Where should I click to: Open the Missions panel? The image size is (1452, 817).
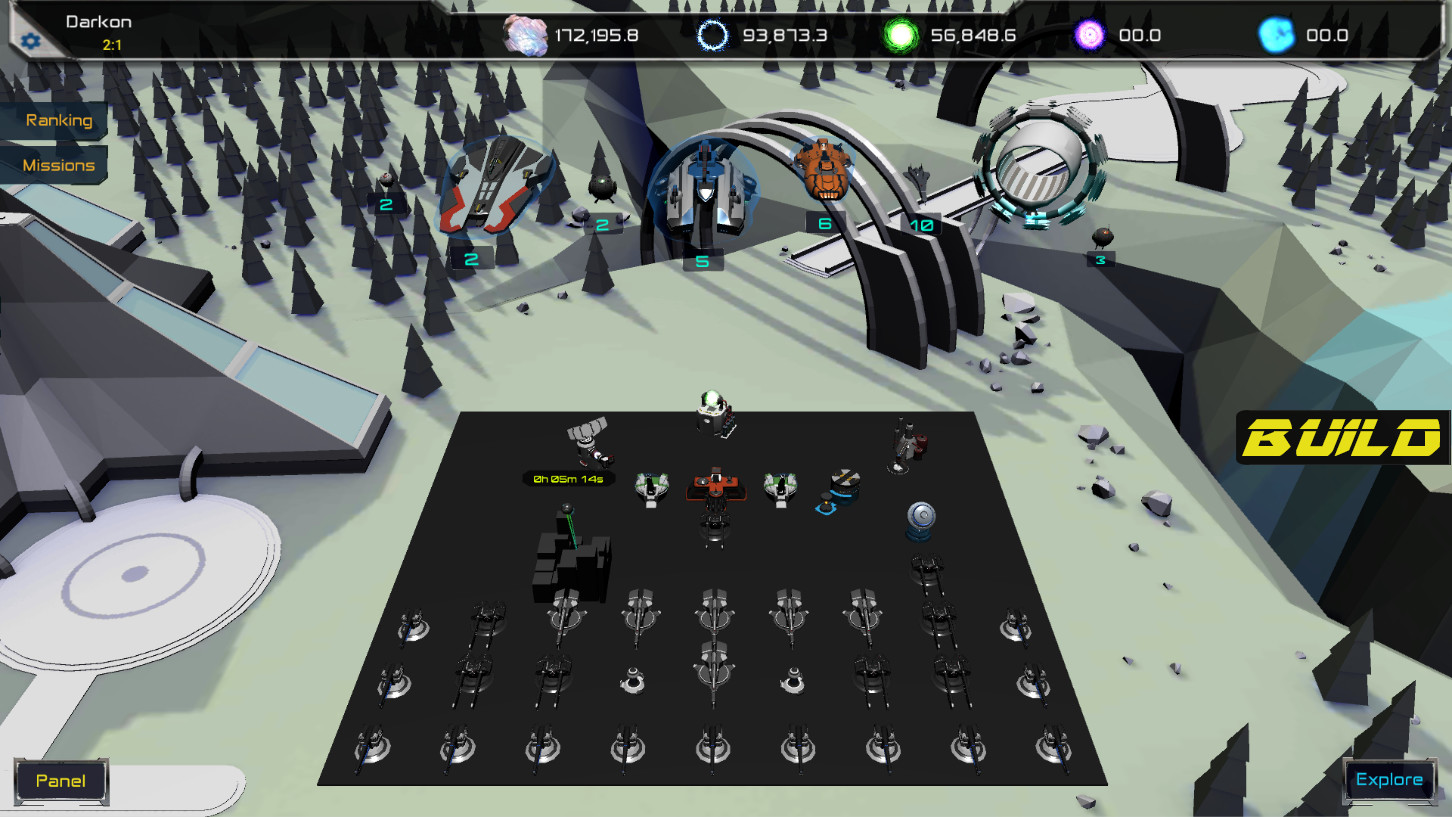point(57,166)
